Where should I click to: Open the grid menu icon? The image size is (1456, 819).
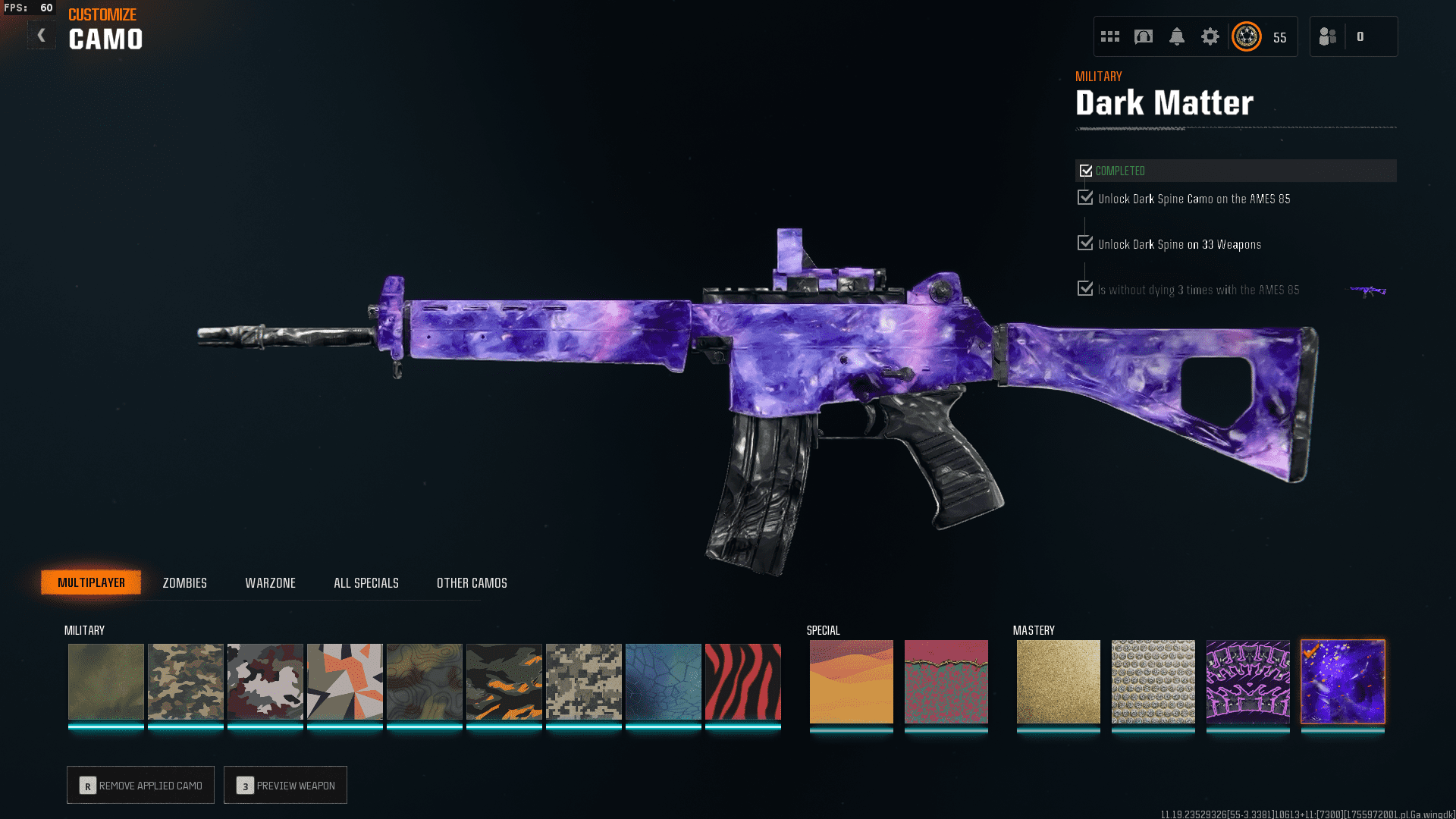(x=1109, y=36)
